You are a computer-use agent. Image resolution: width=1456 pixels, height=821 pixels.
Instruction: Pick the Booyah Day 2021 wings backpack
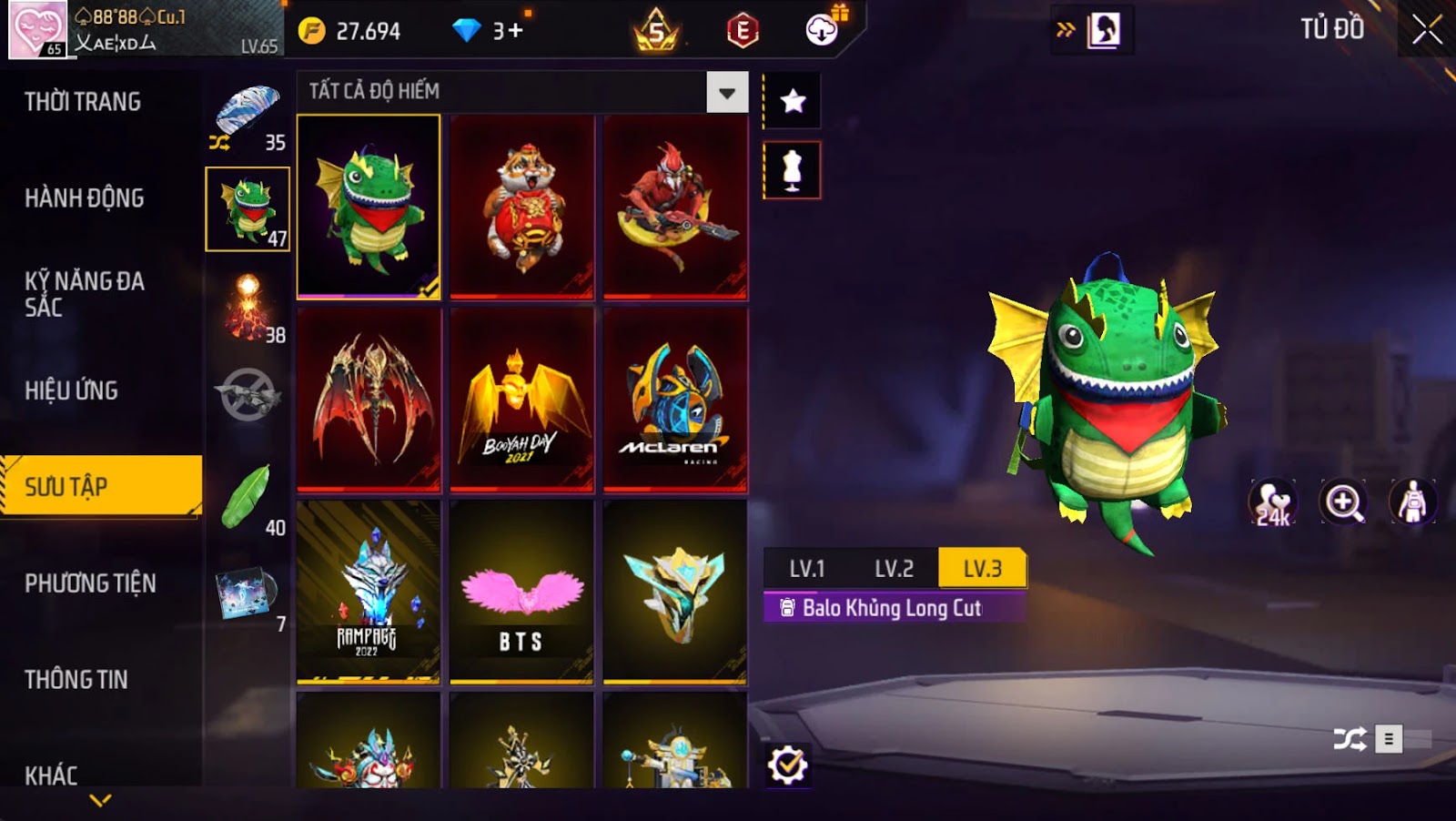pyautogui.click(x=521, y=400)
